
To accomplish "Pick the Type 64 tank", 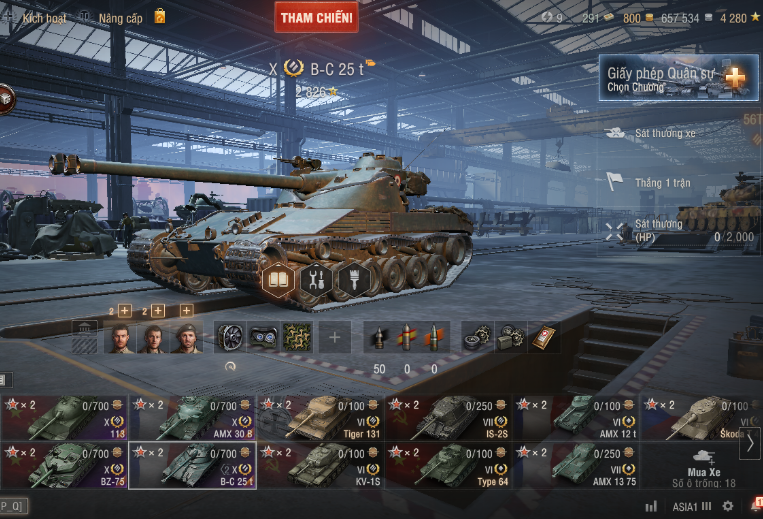I will coord(448,465).
